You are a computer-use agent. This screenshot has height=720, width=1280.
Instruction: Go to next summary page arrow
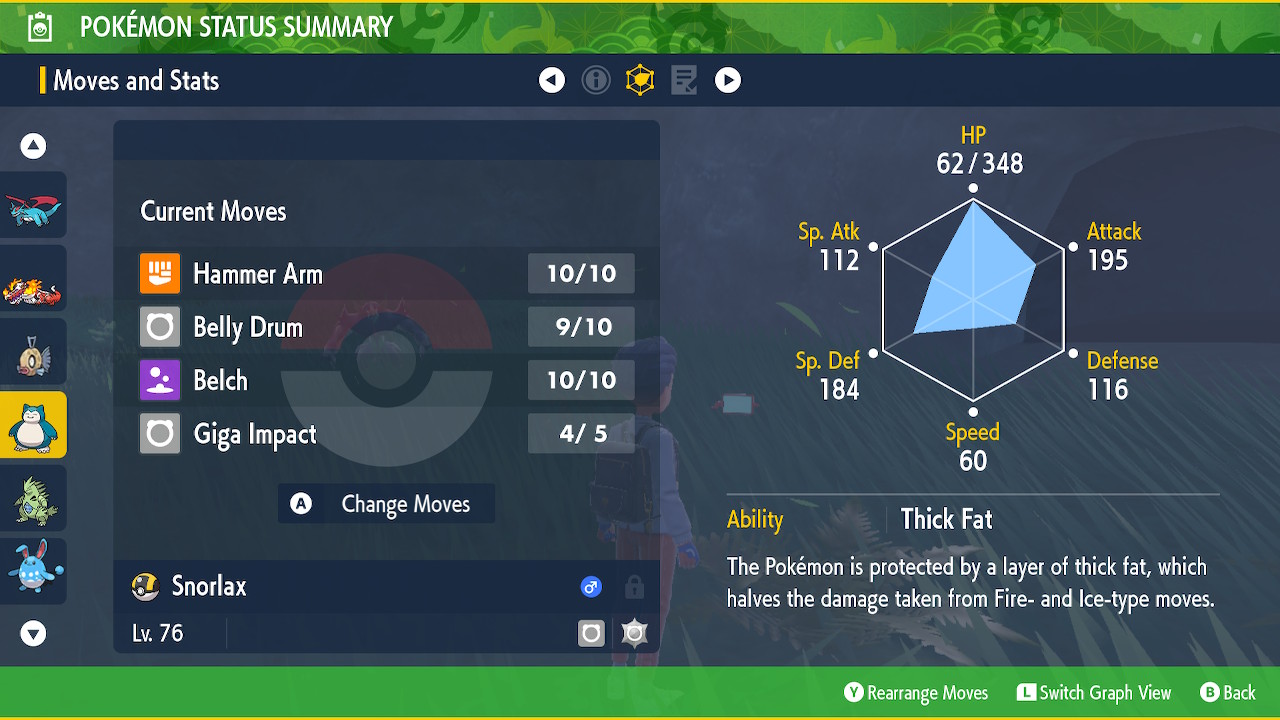[x=728, y=80]
